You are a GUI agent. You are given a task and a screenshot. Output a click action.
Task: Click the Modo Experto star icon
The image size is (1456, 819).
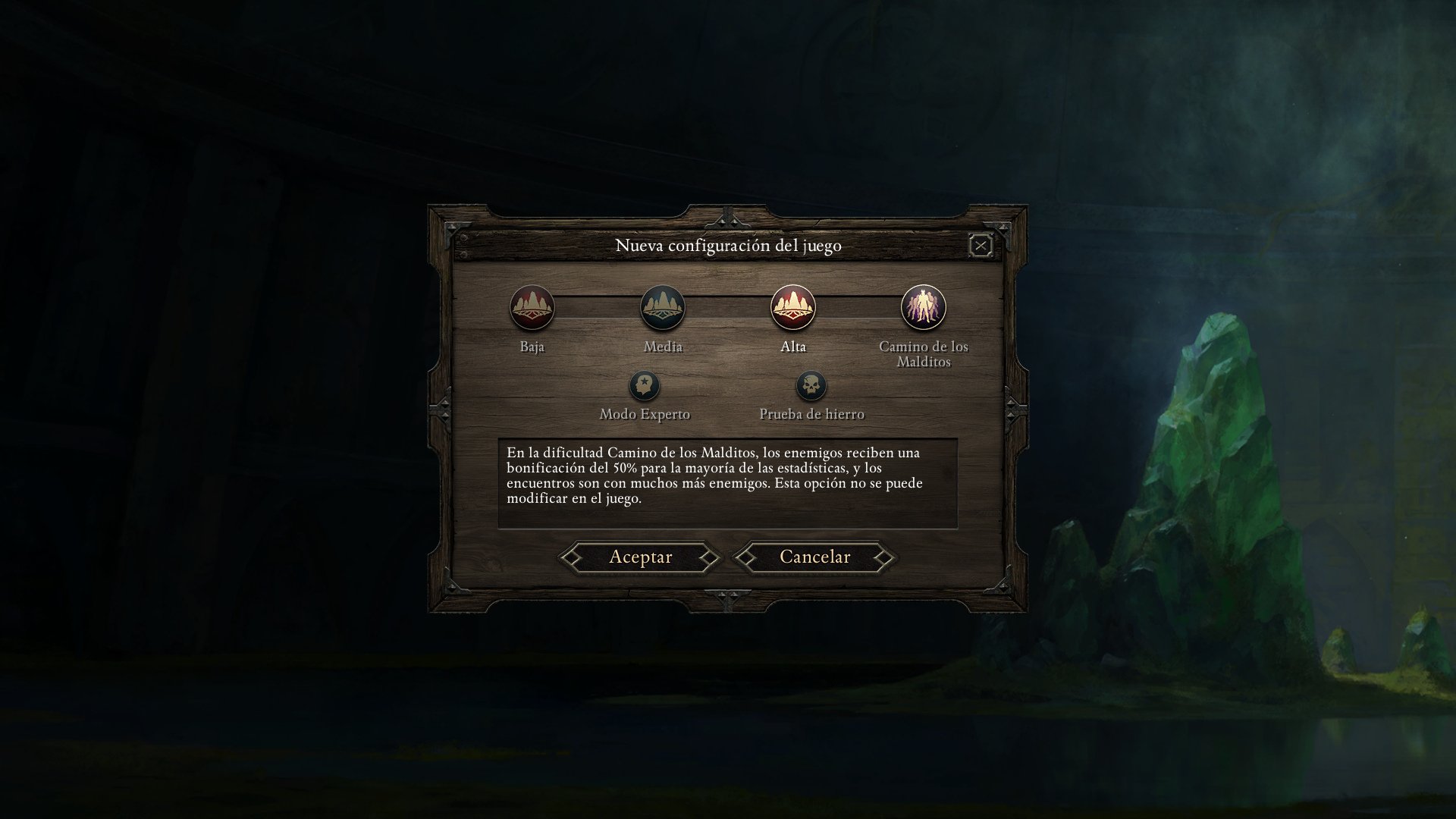[644, 385]
